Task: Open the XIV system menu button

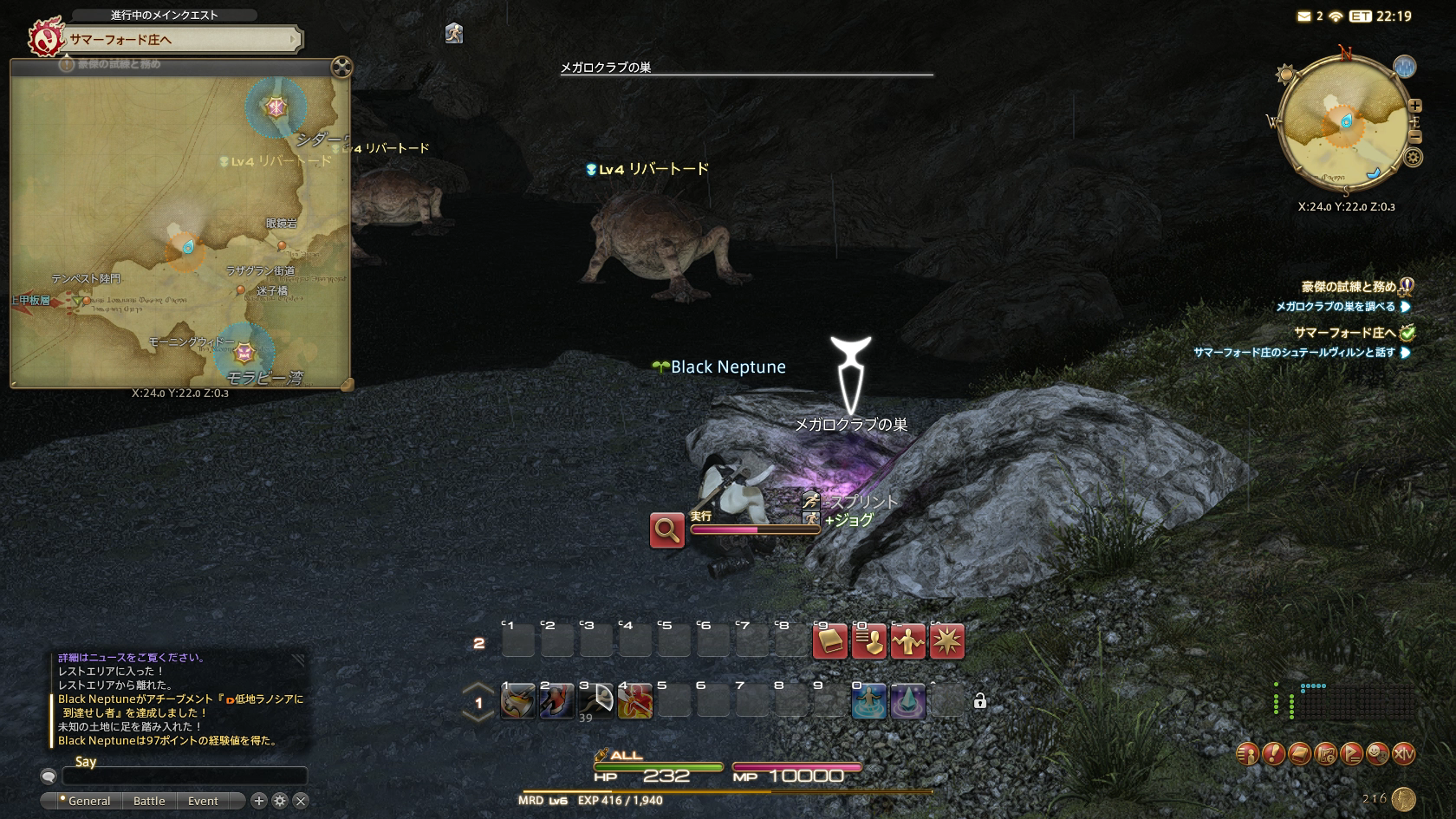Action: tap(1403, 754)
